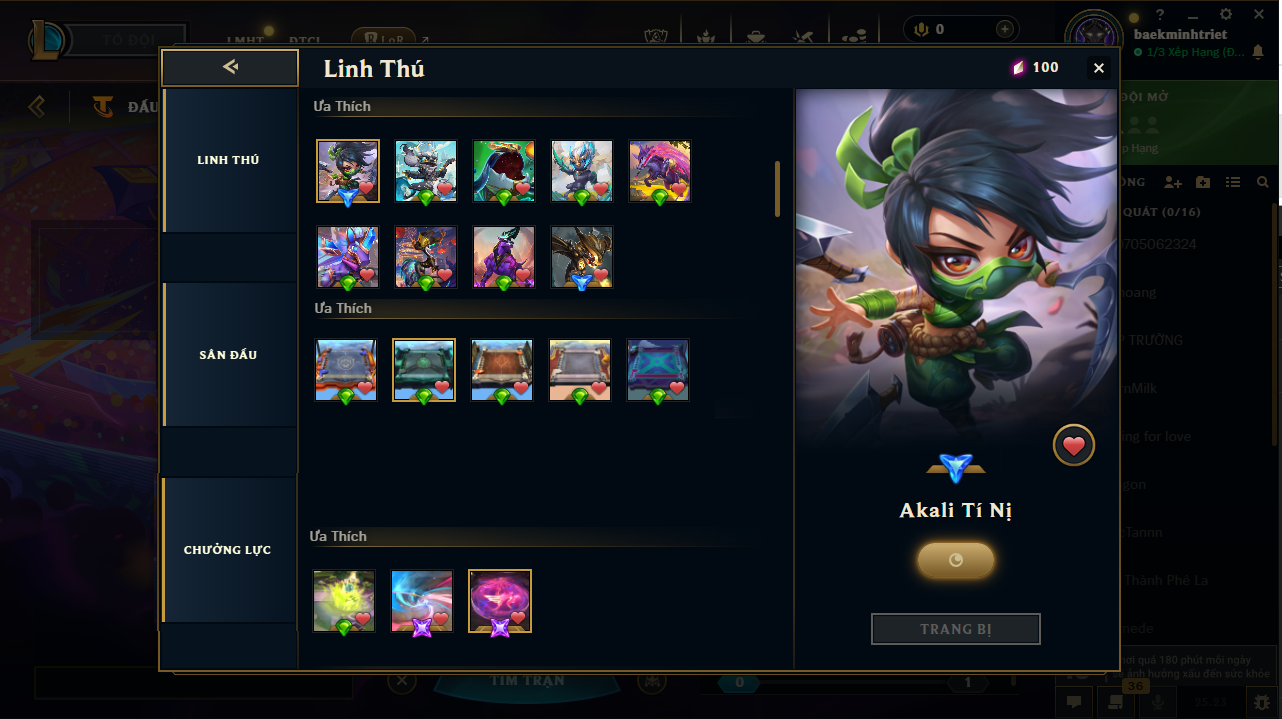1282x719 pixels.
Task: Go back with the arrow button
Action: [x=230, y=67]
